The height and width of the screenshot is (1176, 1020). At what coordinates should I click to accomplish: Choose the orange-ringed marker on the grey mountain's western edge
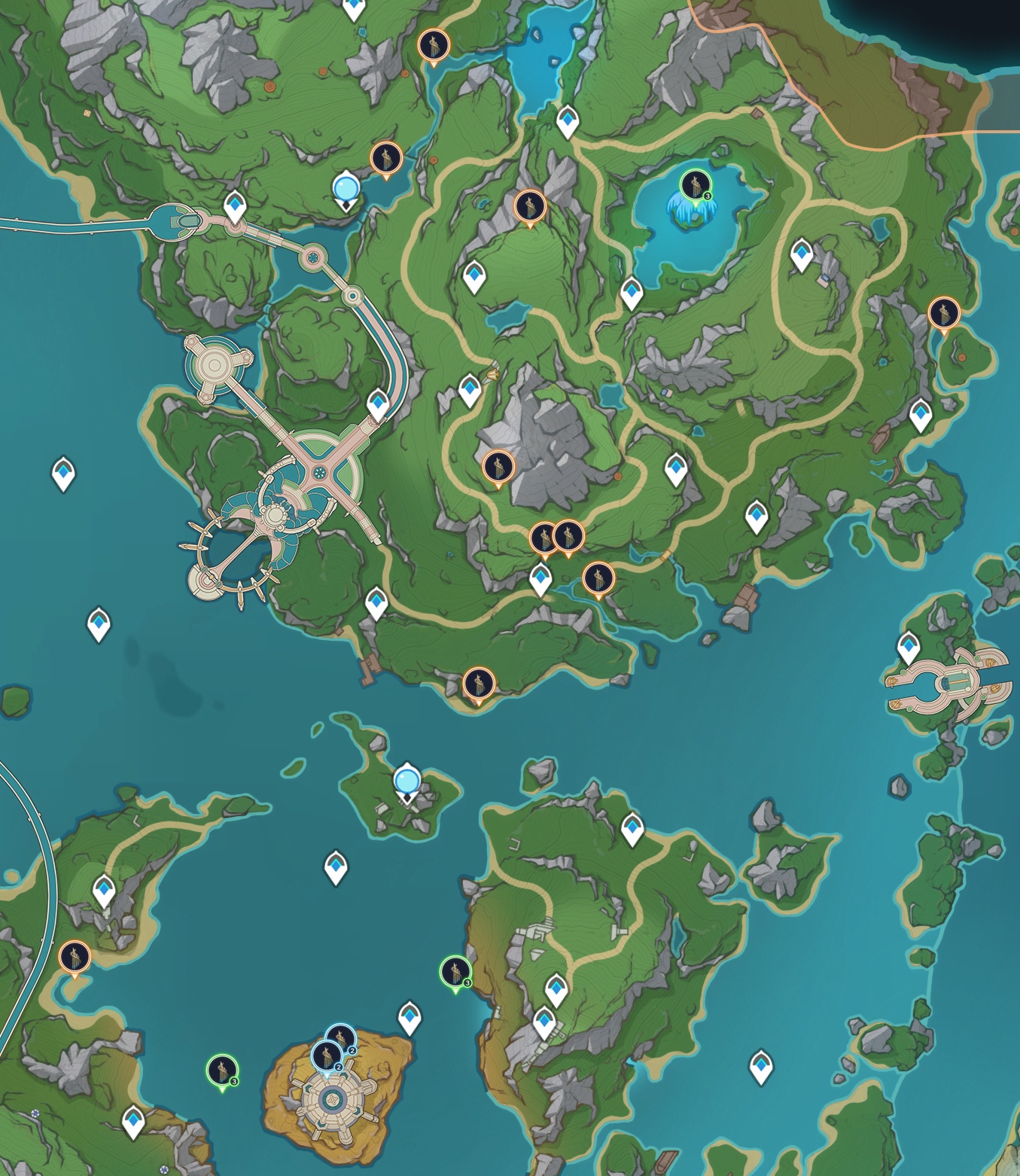pos(498,467)
